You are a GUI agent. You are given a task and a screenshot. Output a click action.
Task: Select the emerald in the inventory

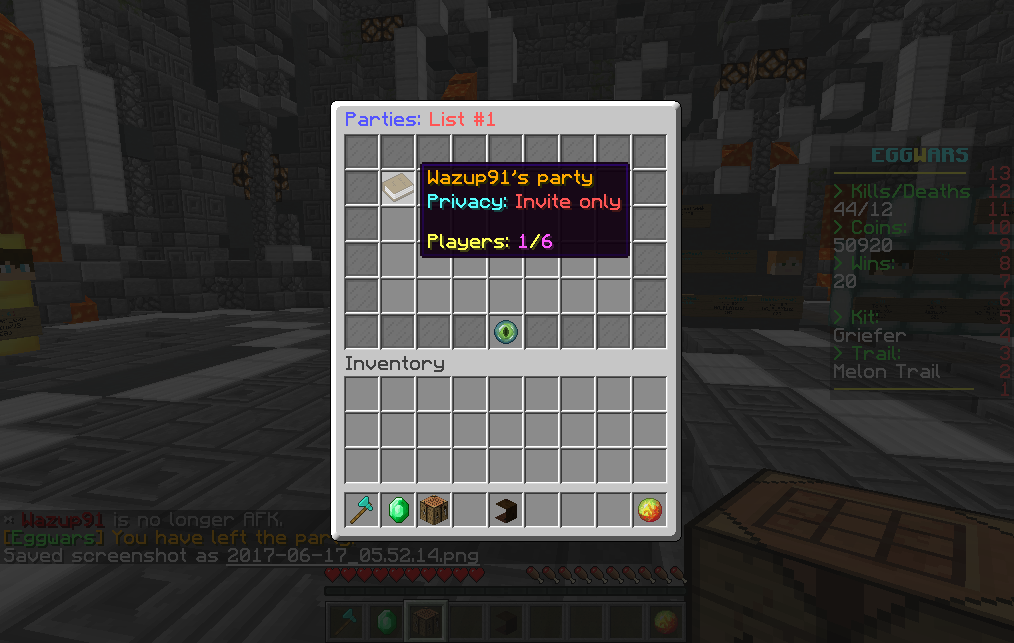point(398,511)
